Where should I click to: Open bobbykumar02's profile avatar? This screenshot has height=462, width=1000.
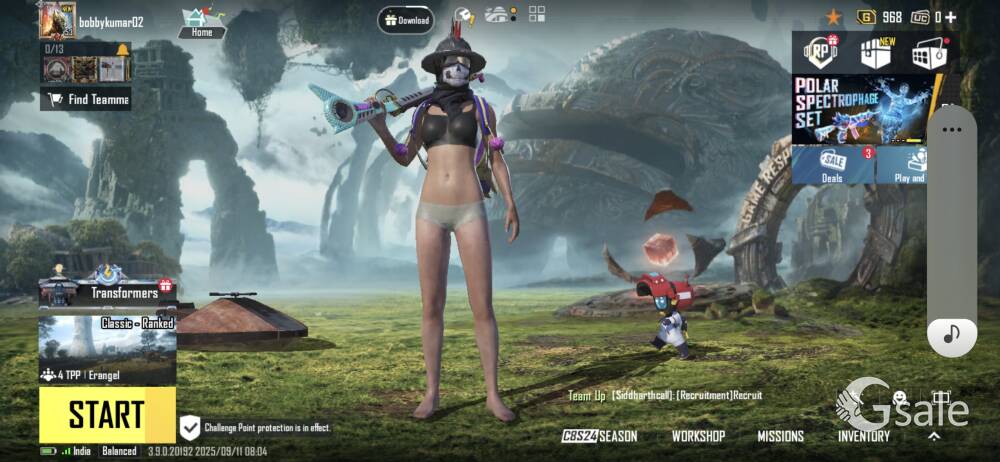57,20
